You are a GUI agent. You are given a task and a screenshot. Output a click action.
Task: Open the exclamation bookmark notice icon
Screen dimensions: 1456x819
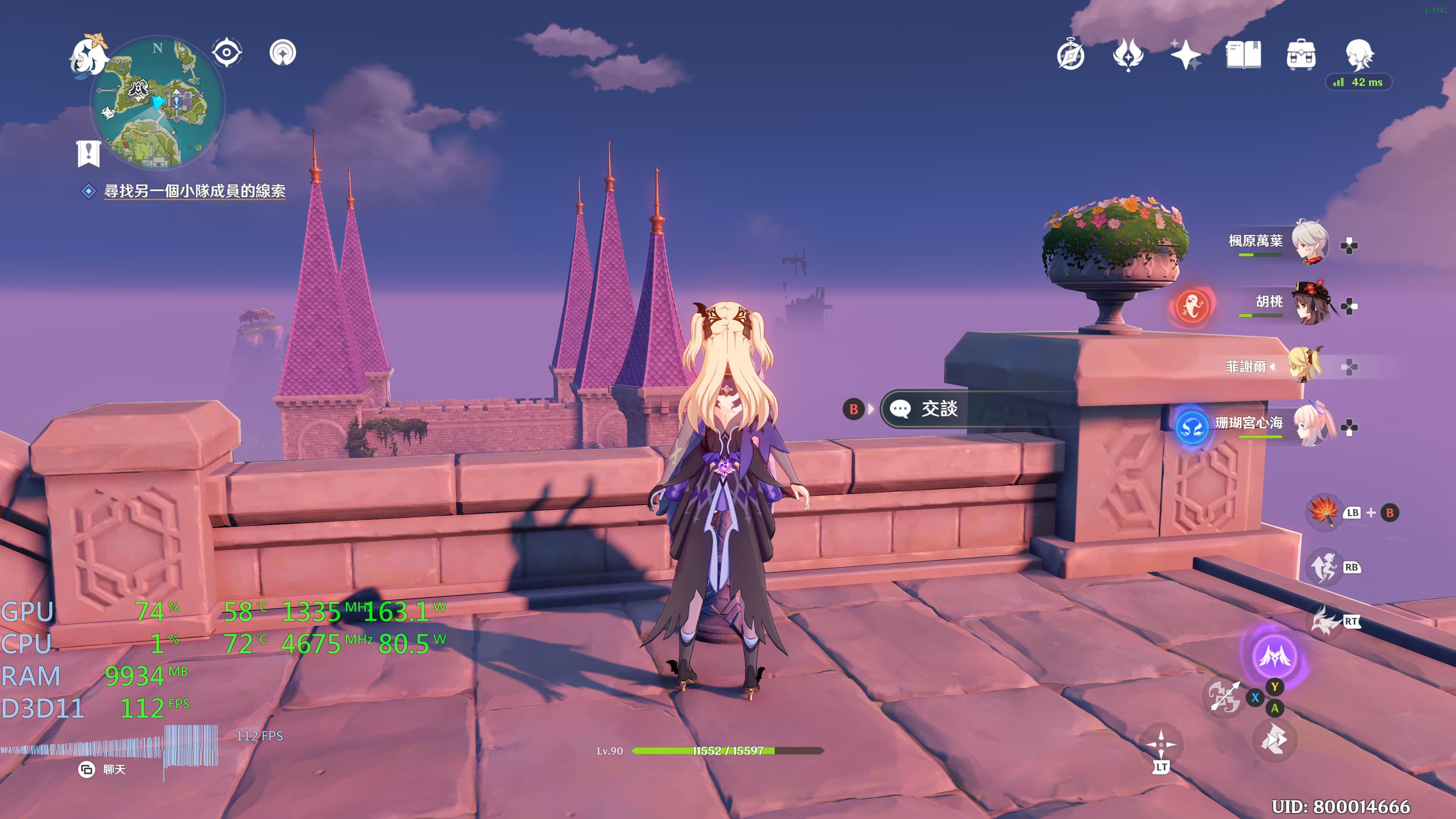coord(88,152)
